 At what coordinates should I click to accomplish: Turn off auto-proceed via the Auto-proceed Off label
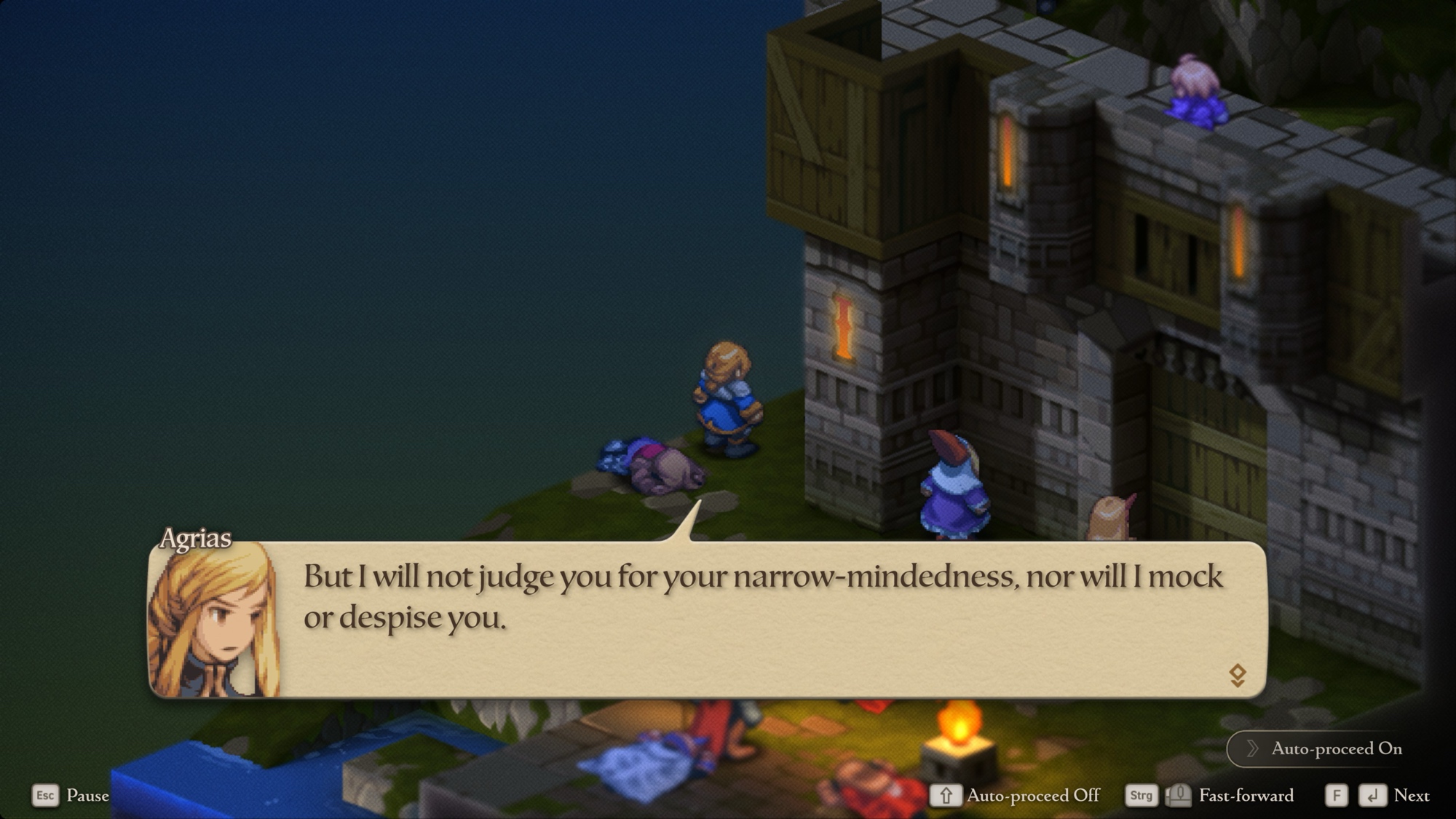(1032, 796)
